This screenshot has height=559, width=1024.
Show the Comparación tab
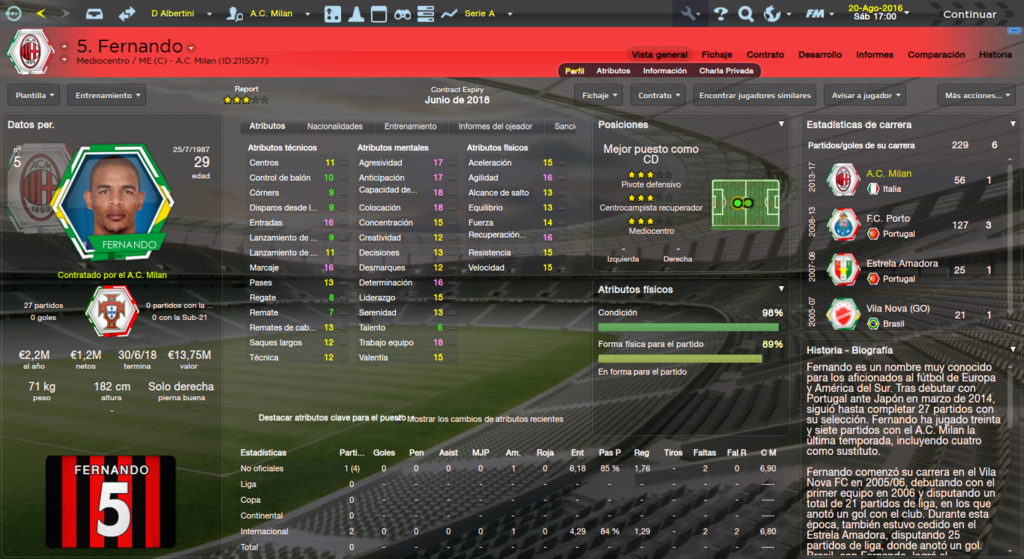[x=936, y=55]
